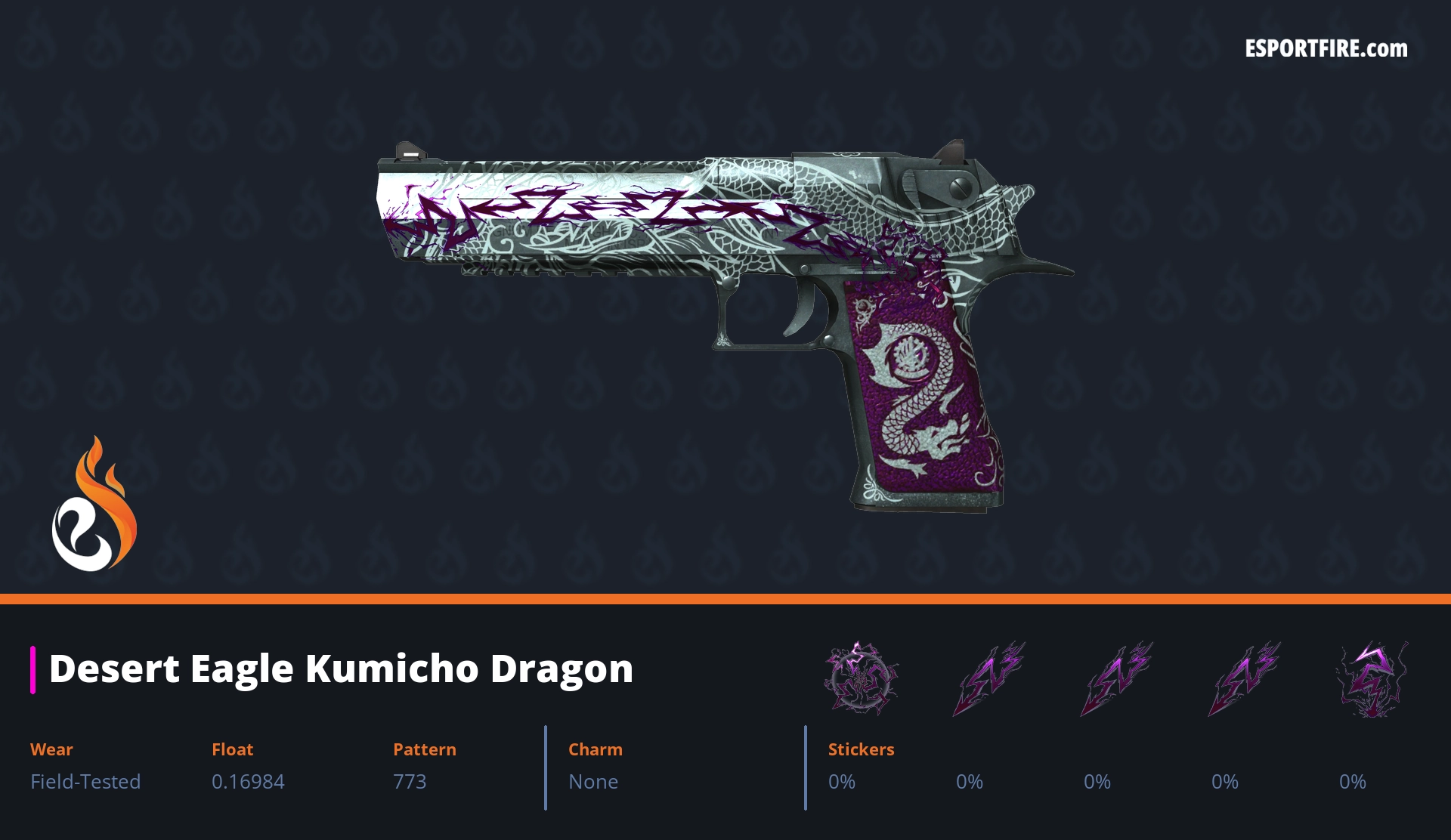The height and width of the screenshot is (840, 1451).
Task: Open the ESPORTFIRE.com site link
Action: click(1326, 49)
